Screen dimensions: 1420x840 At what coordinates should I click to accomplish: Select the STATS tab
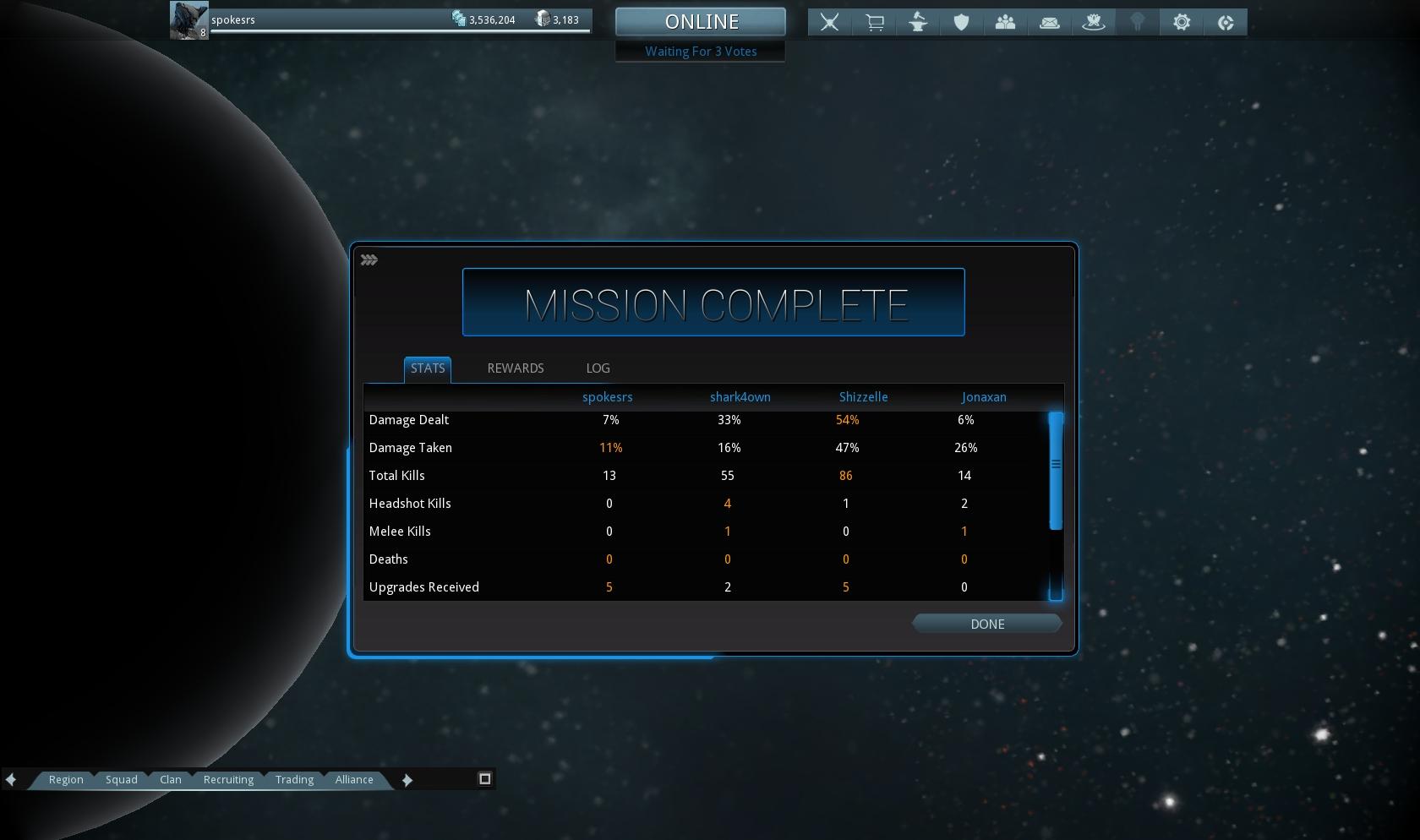427,368
